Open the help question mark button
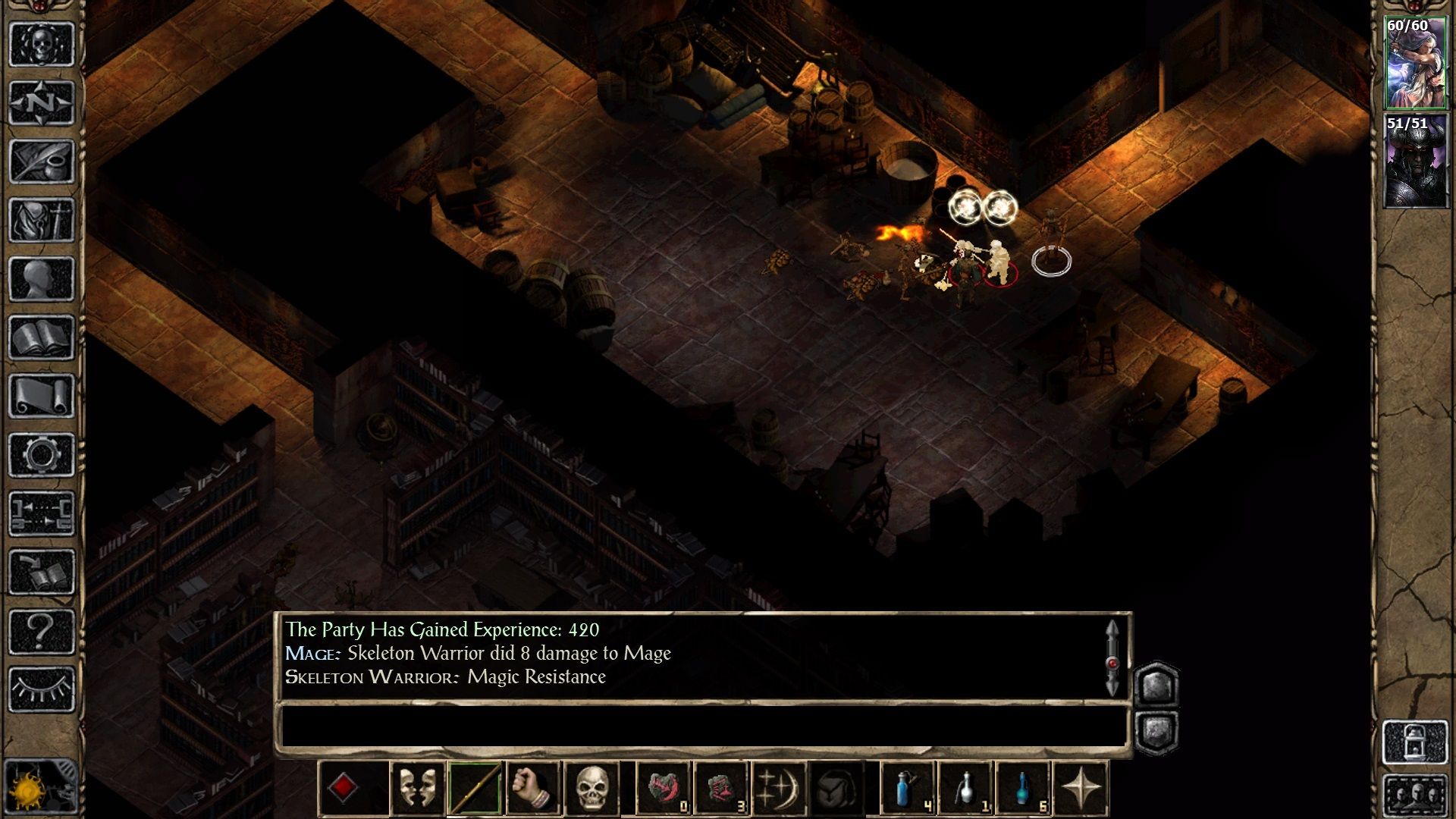The height and width of the screenshot is (819, 1456). 42,631
